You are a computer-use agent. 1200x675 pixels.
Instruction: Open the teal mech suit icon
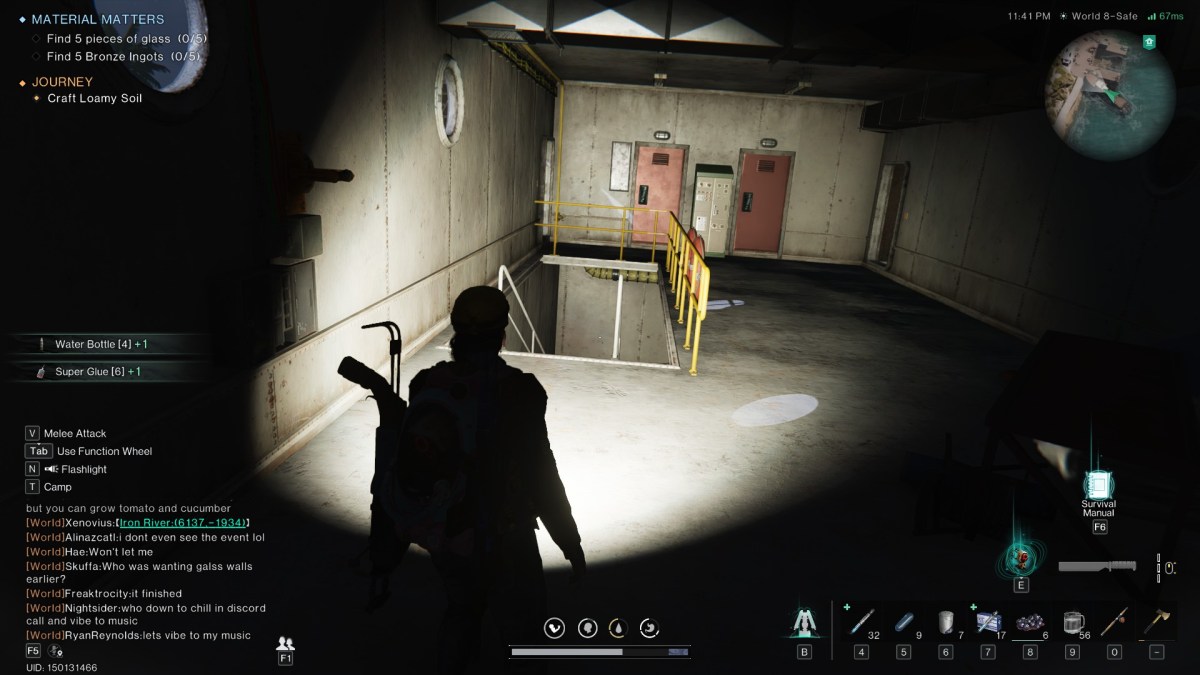pyautogui.click(x=804, y=621)
